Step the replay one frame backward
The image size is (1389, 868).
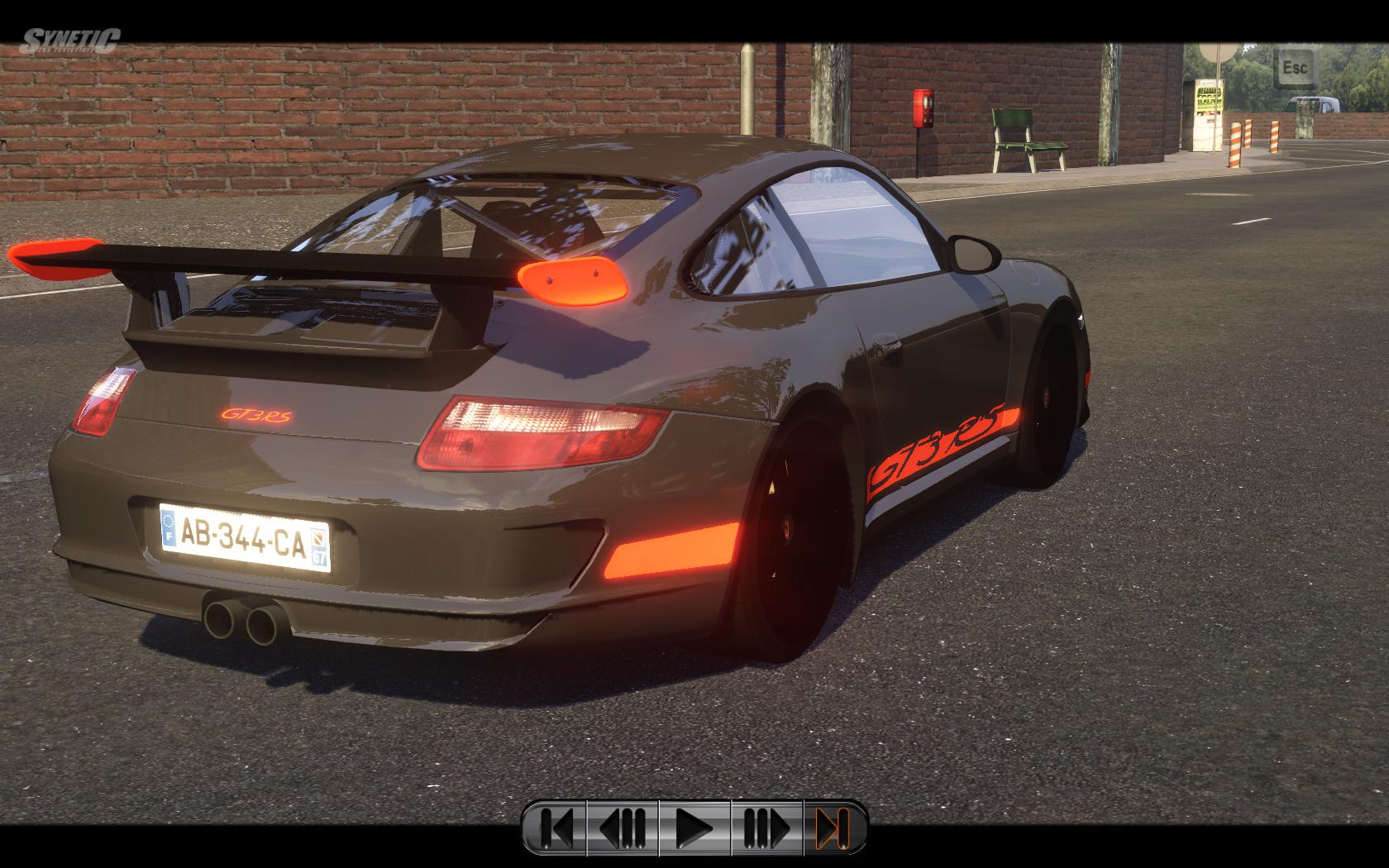(623, 827)
